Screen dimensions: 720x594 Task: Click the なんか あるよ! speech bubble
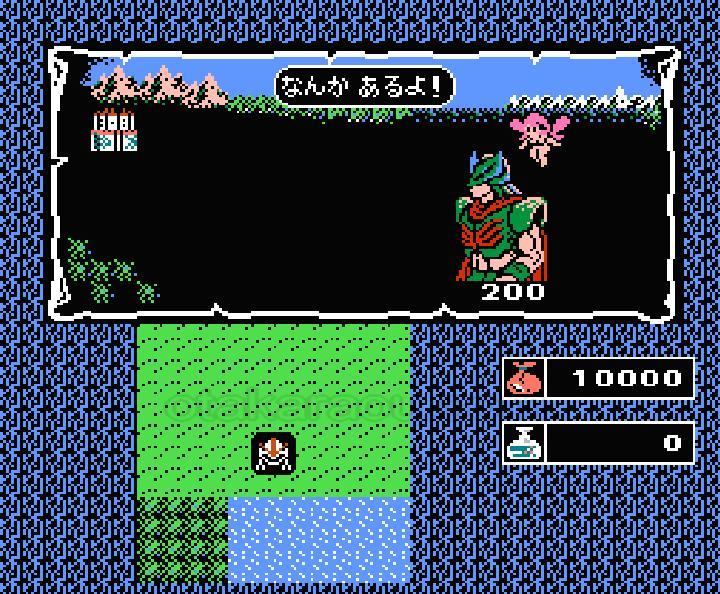click(363, 87)
